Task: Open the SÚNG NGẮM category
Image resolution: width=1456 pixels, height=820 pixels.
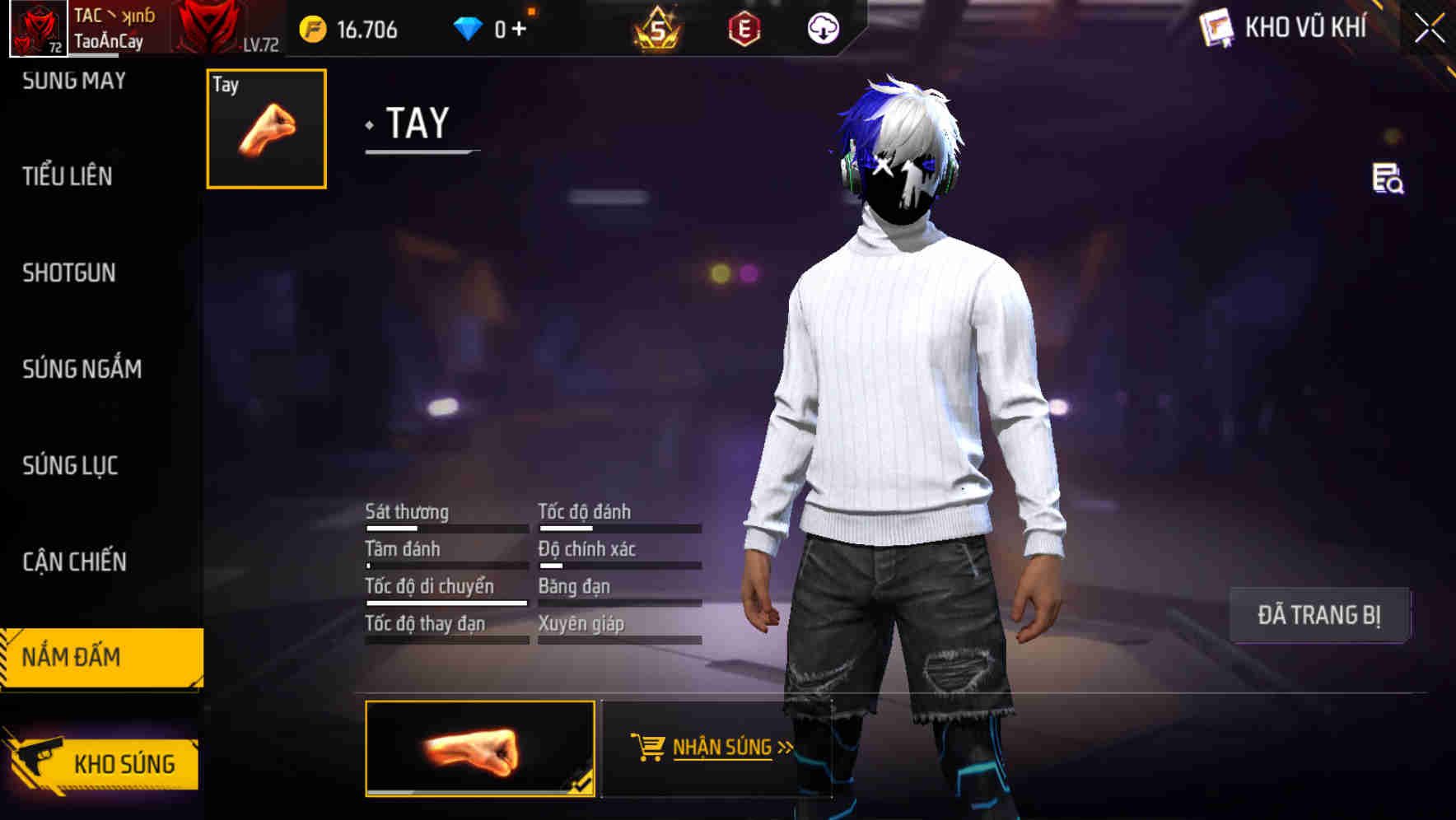Action: pyautogui.click(x=80, y=370)
